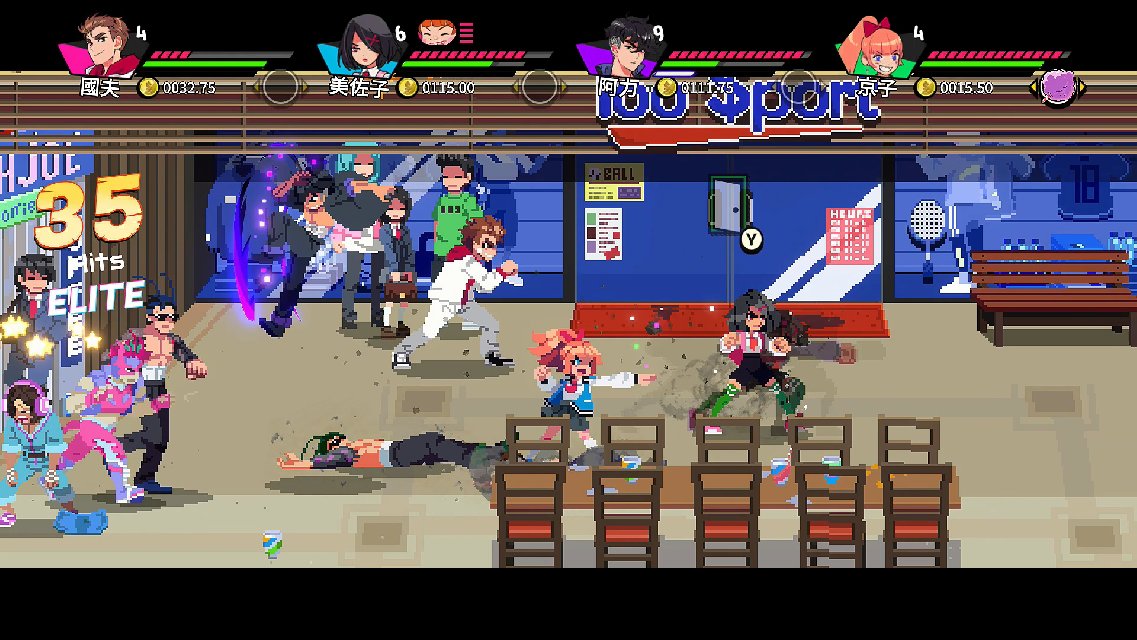Call Misako's orange-haired recruit assist icon
This screenshot has width=1137, height=640.
tap(435, 33)
